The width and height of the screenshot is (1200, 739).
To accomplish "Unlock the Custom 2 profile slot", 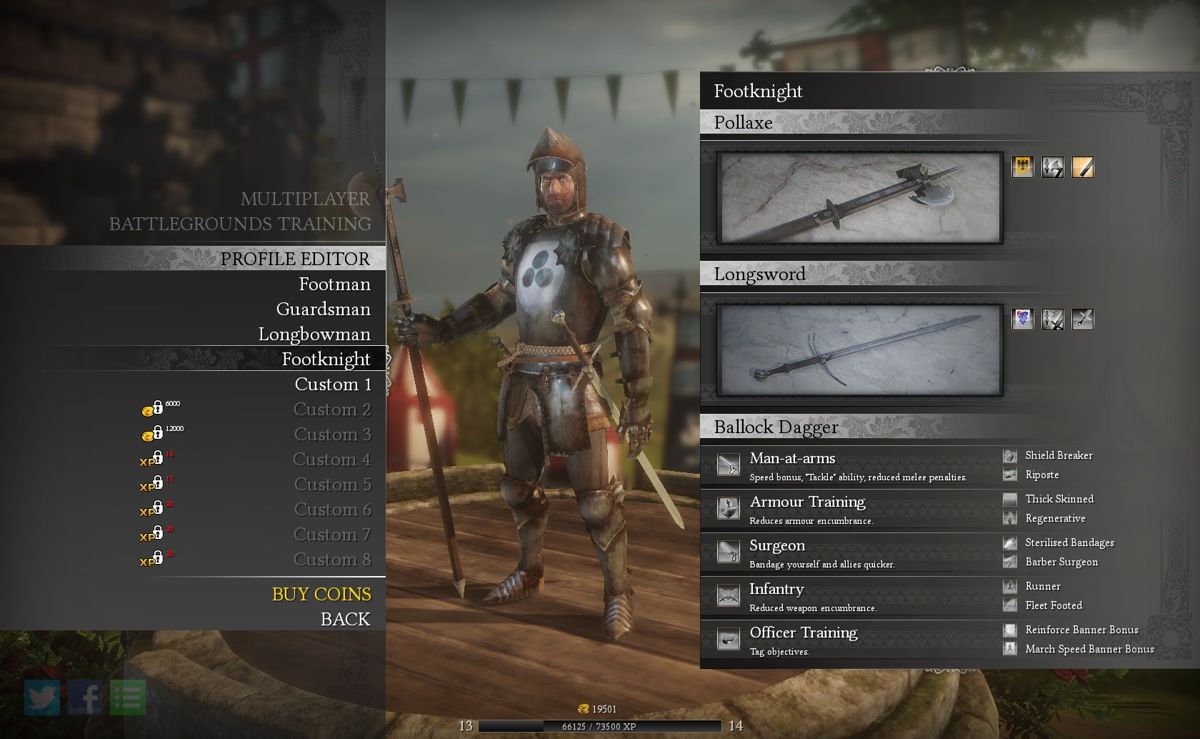I will [331, 410].
